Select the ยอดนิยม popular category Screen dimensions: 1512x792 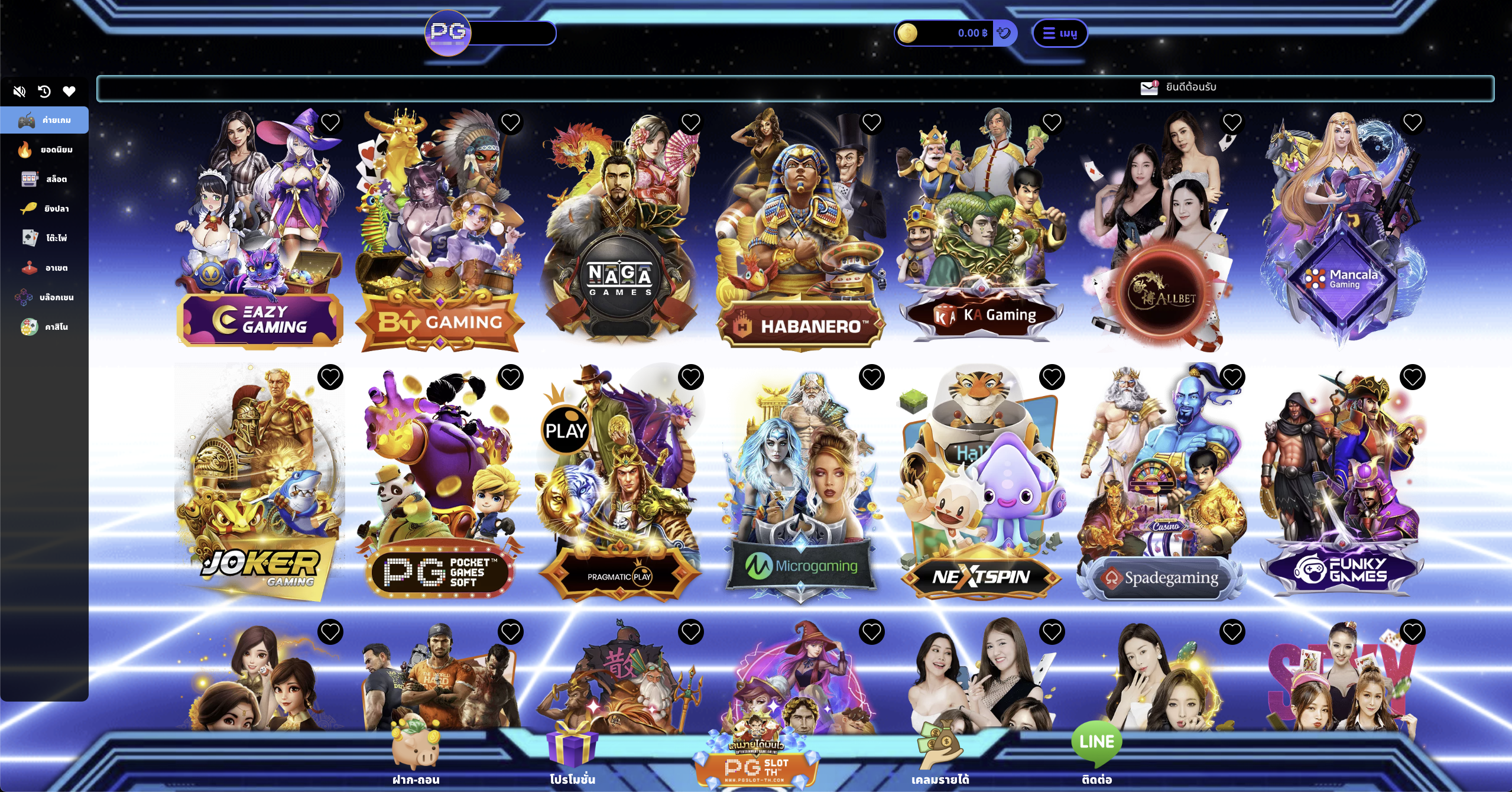point(45,150)
